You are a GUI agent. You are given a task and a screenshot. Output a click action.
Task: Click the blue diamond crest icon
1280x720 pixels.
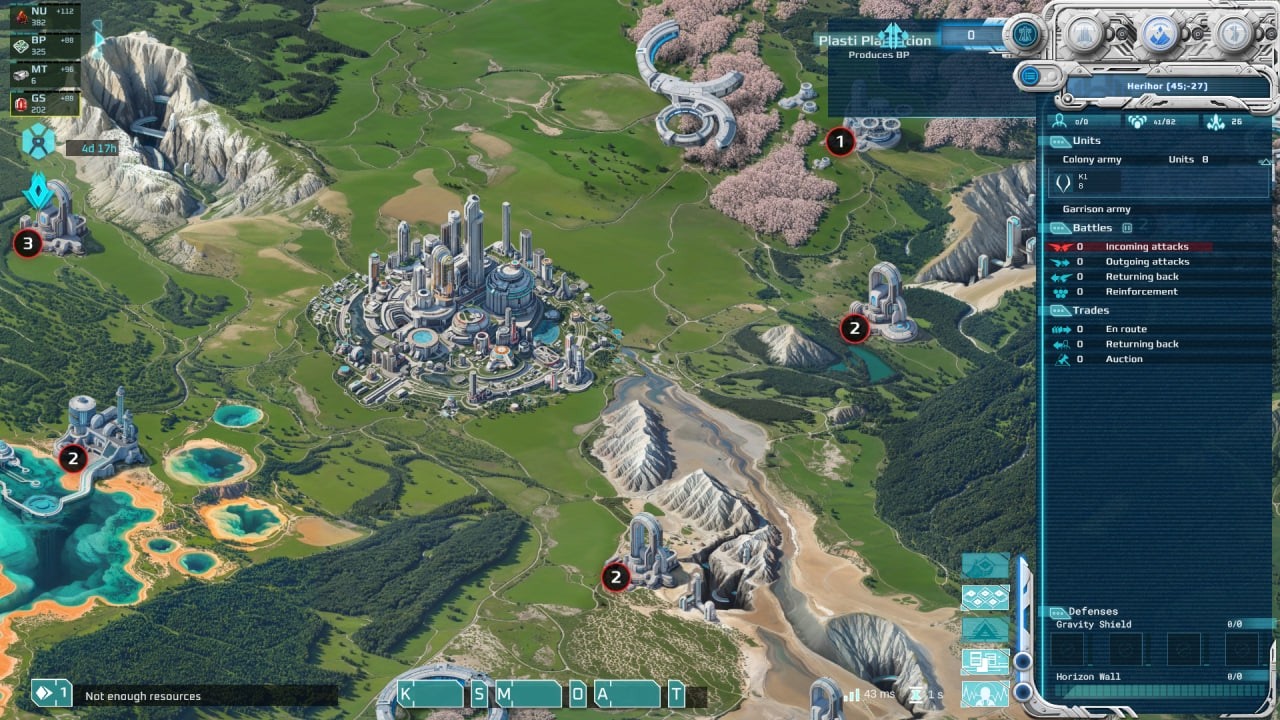click(x=38, y=190)
